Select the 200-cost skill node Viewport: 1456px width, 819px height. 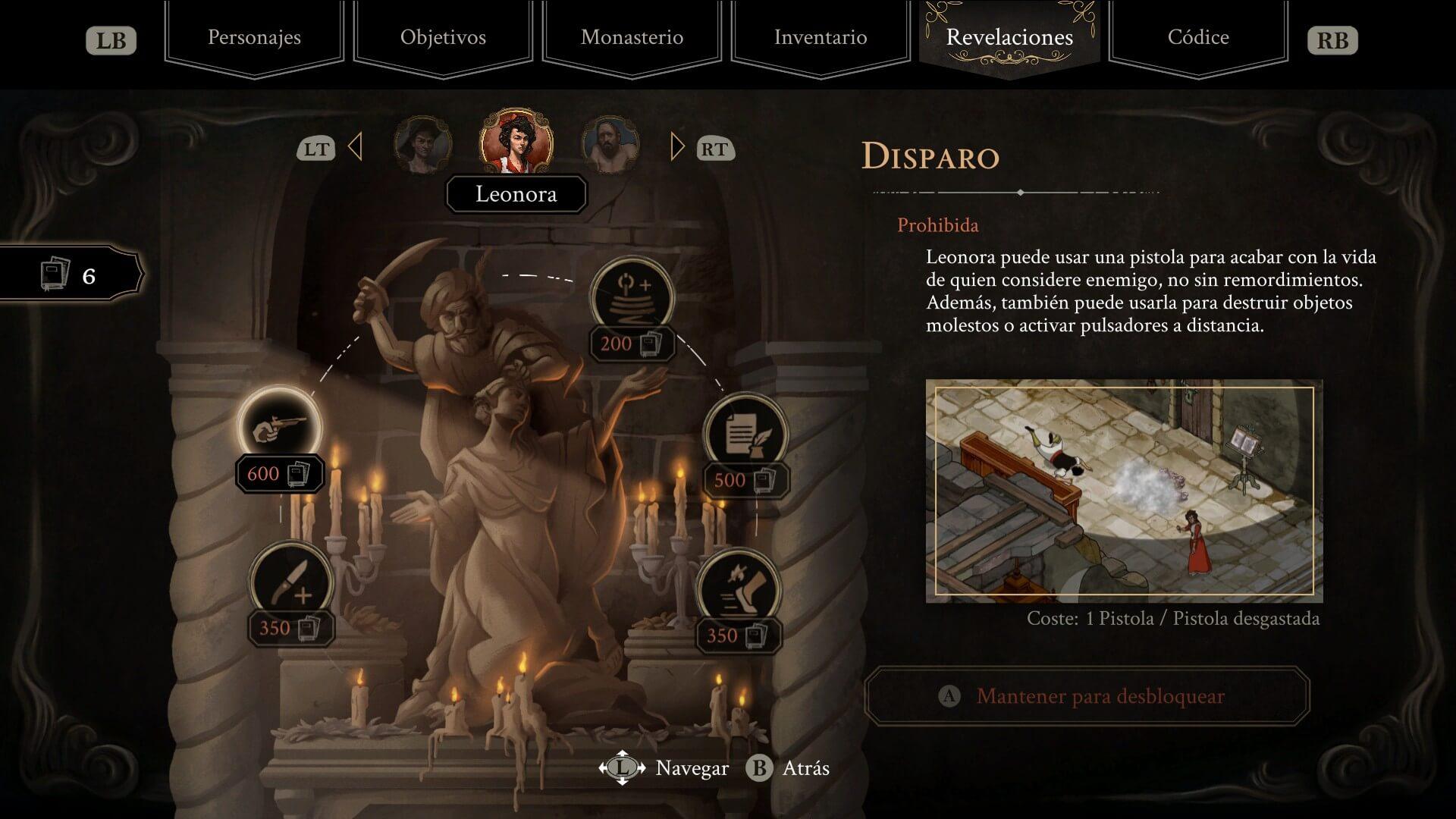point(632,298)
